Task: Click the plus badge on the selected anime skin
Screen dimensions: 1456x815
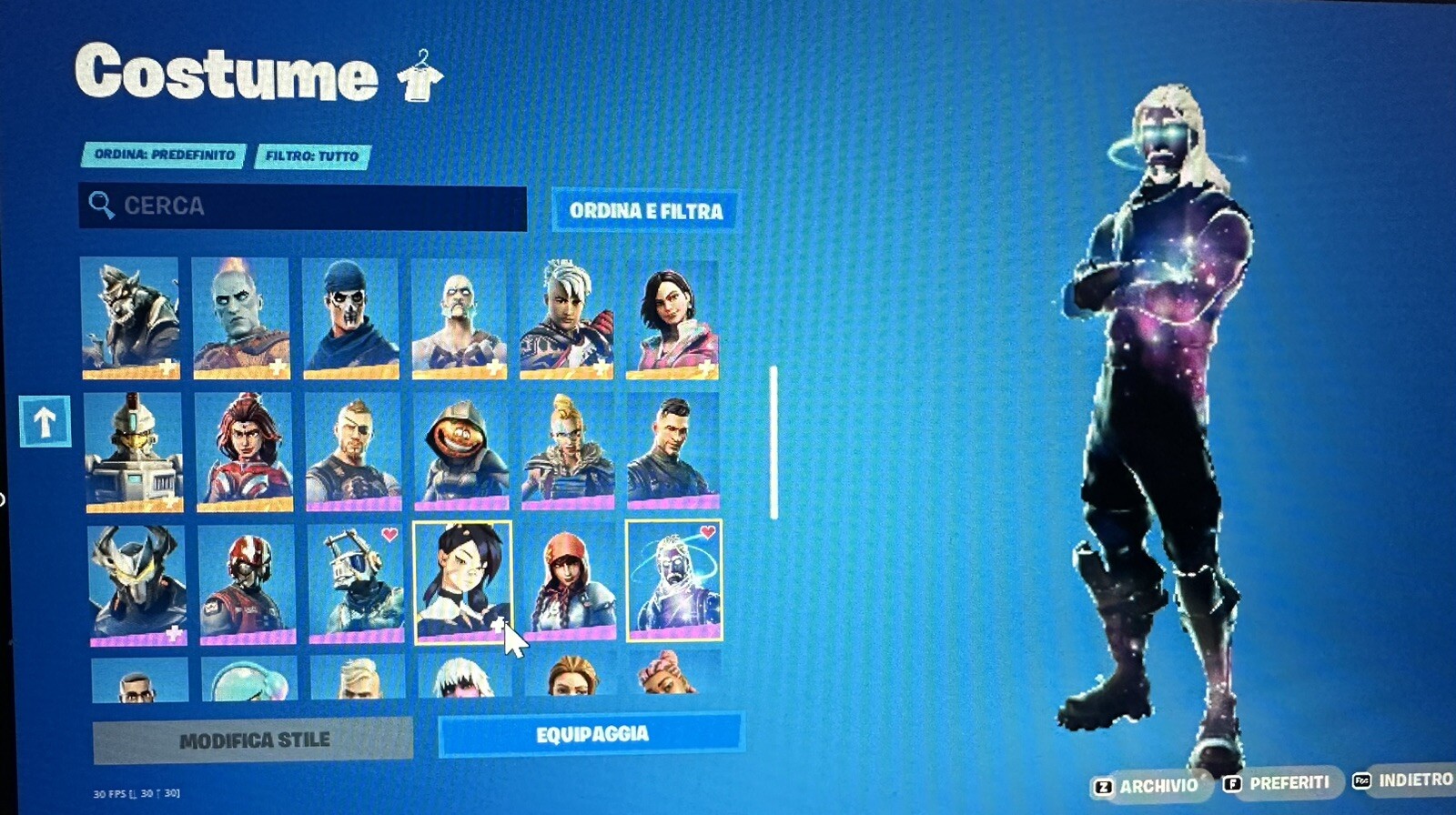Action: (x=497, y=625)
